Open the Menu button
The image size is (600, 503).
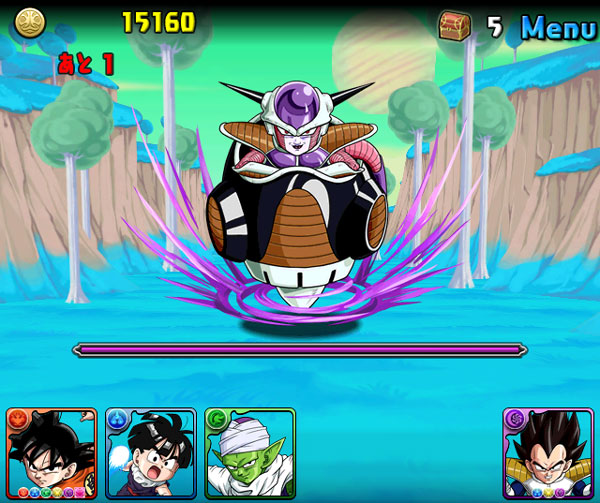click(x=558, y=27)
